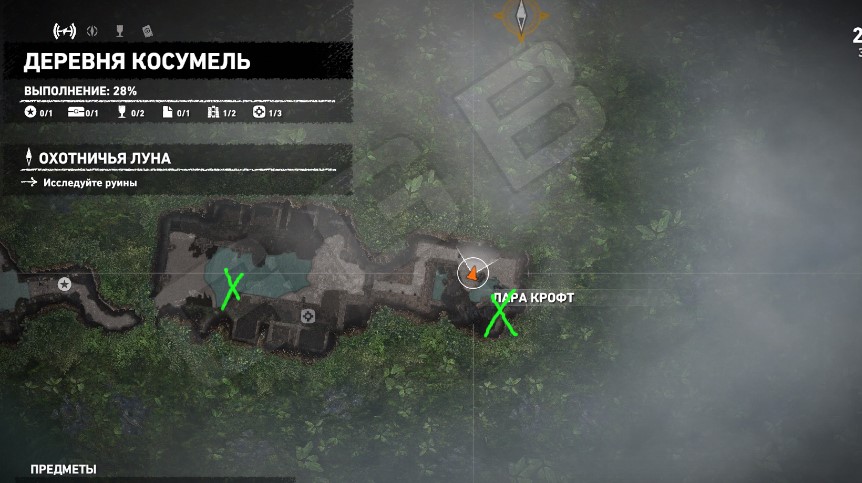862x483 pixels.
Task: Open the card-shaped tab icon
Action: click(x=146, y=31)
